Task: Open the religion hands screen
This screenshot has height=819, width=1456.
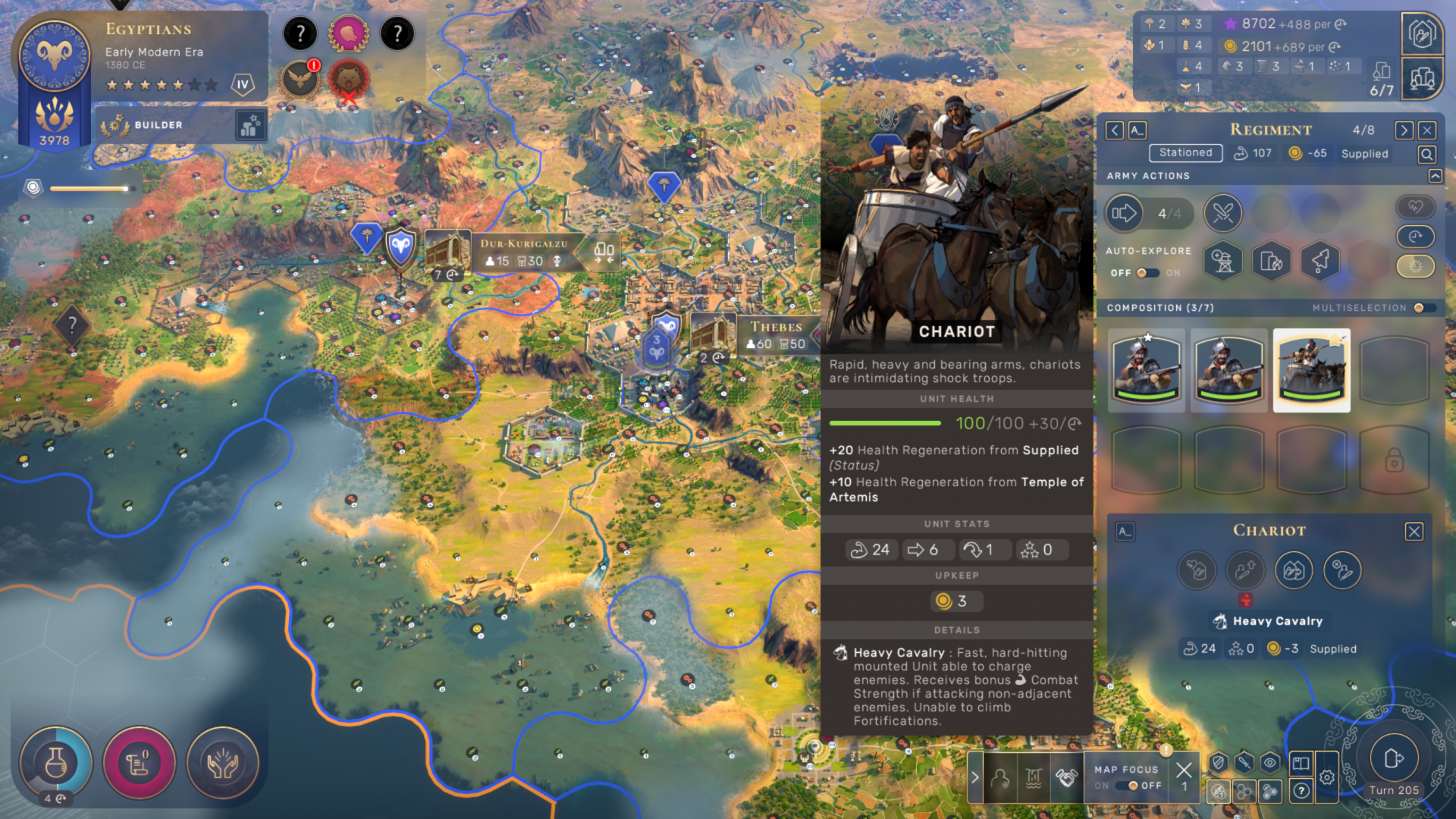Action: tap(222, 763)
